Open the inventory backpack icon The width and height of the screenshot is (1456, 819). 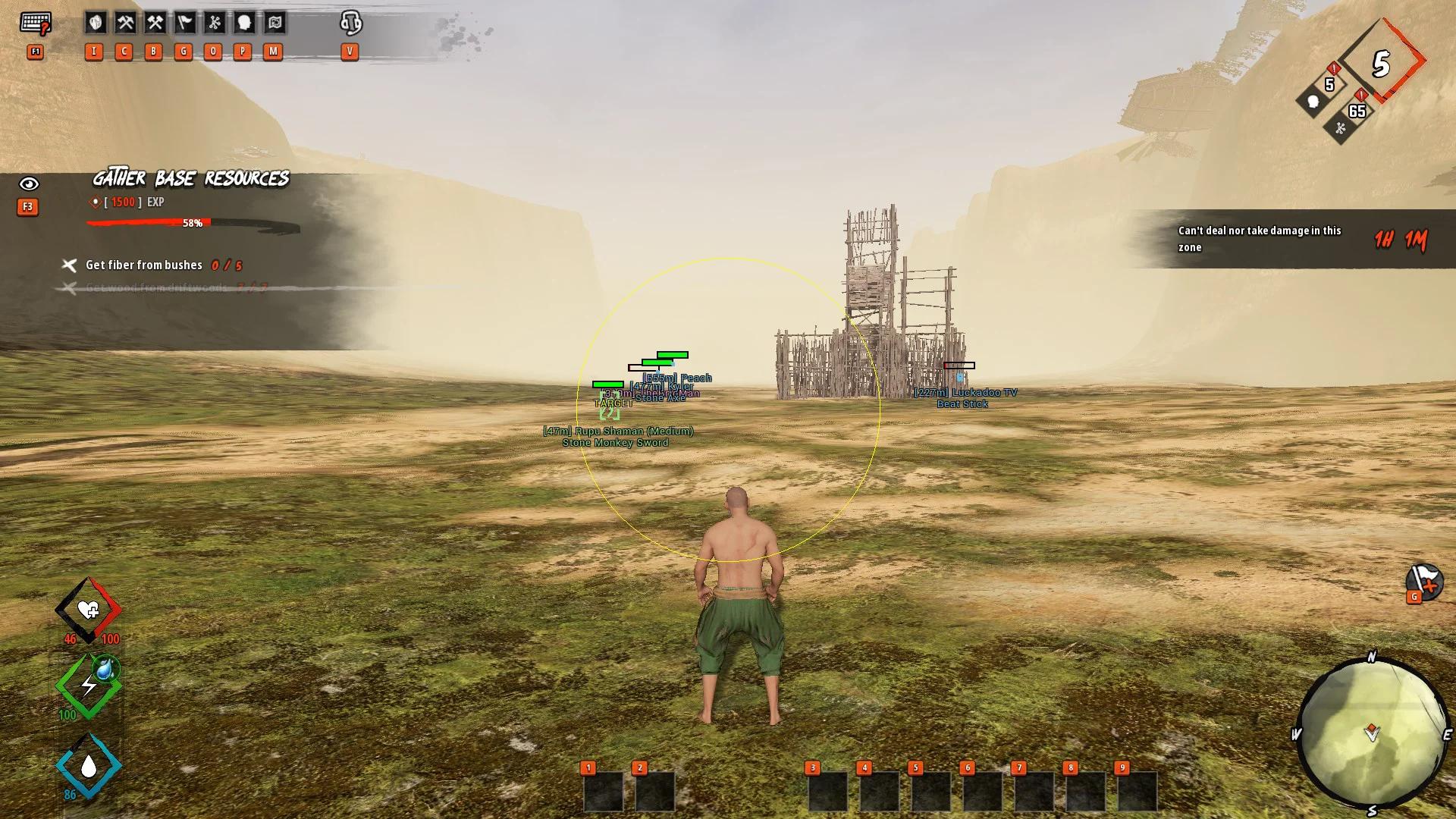point(96,23)
